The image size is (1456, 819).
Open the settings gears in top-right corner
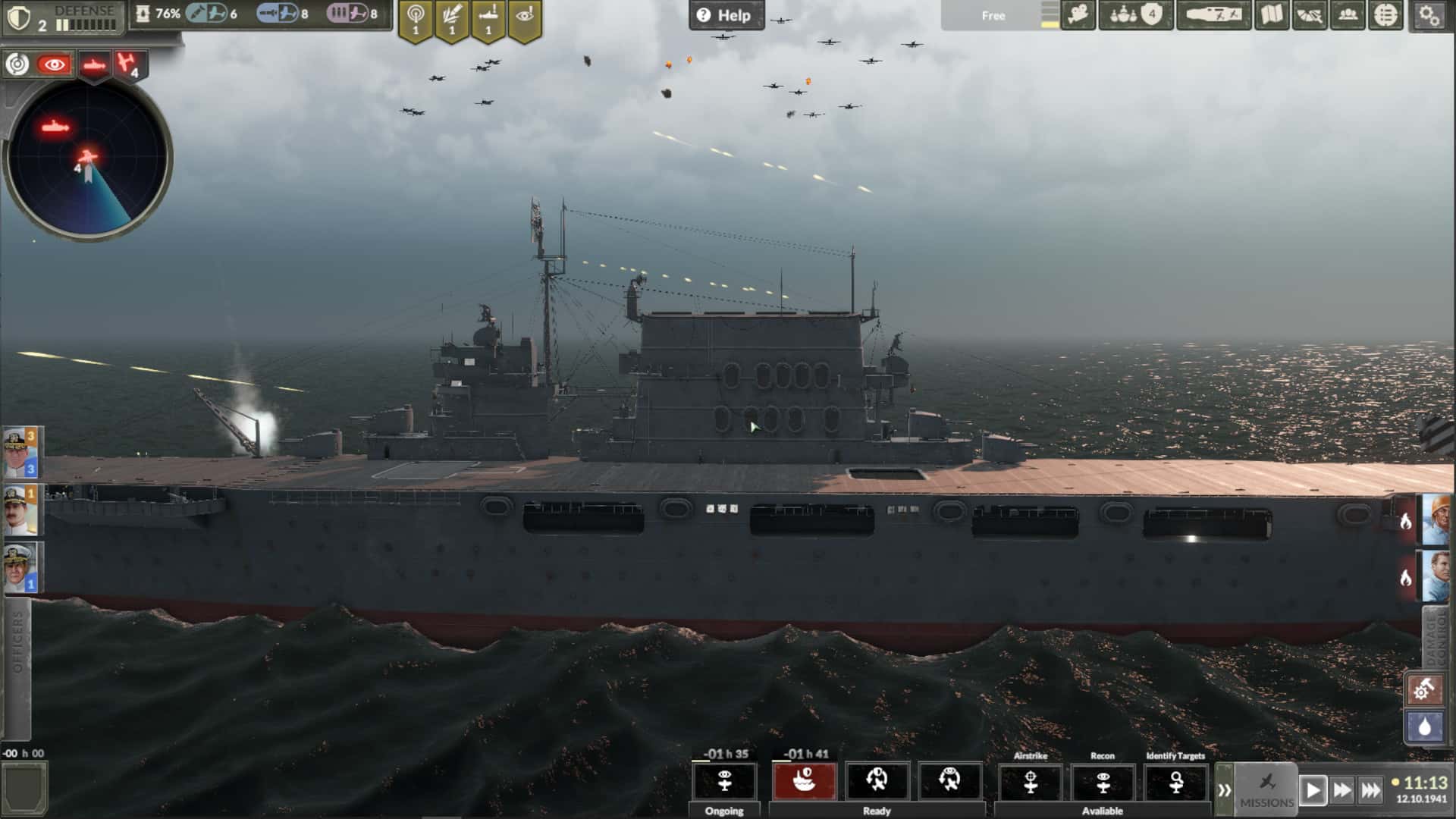1429,15
